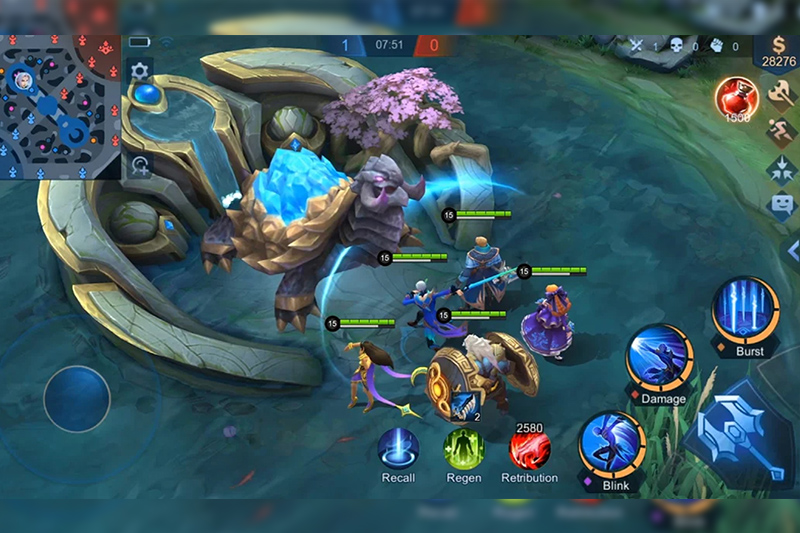Activate the Burst ultimate skill
This screenshot has width=800, height=533.
pos(746,311)
